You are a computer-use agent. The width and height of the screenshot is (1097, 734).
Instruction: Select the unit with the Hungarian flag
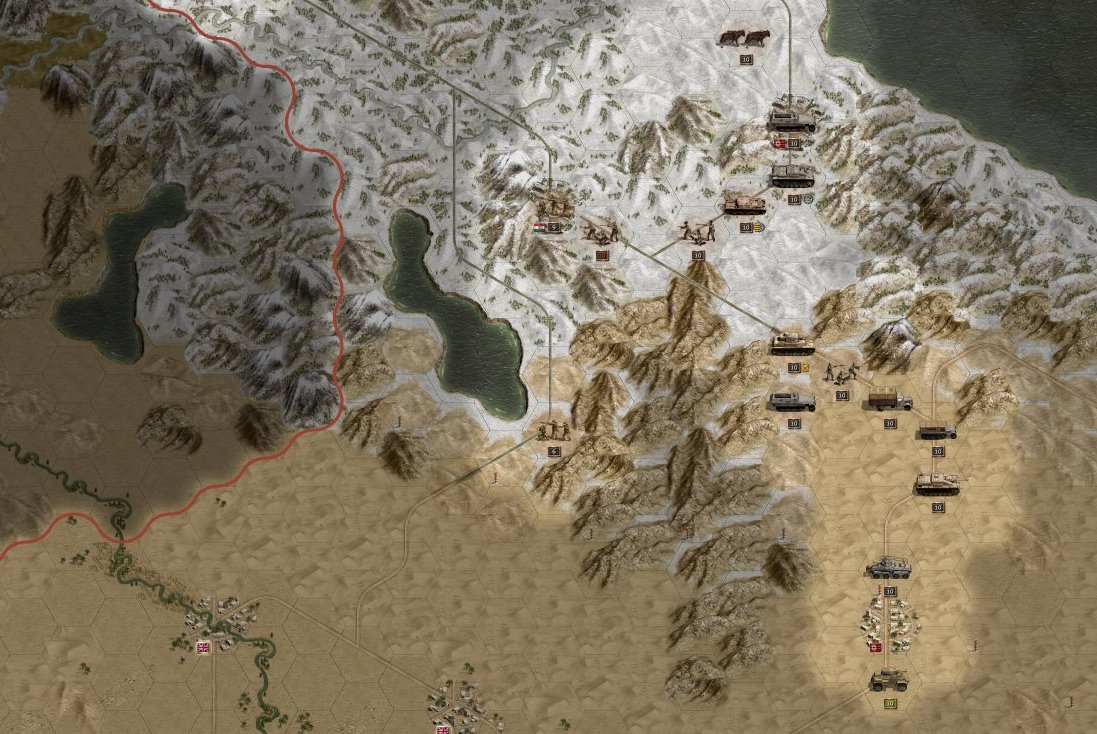click(x=553, y=207)
